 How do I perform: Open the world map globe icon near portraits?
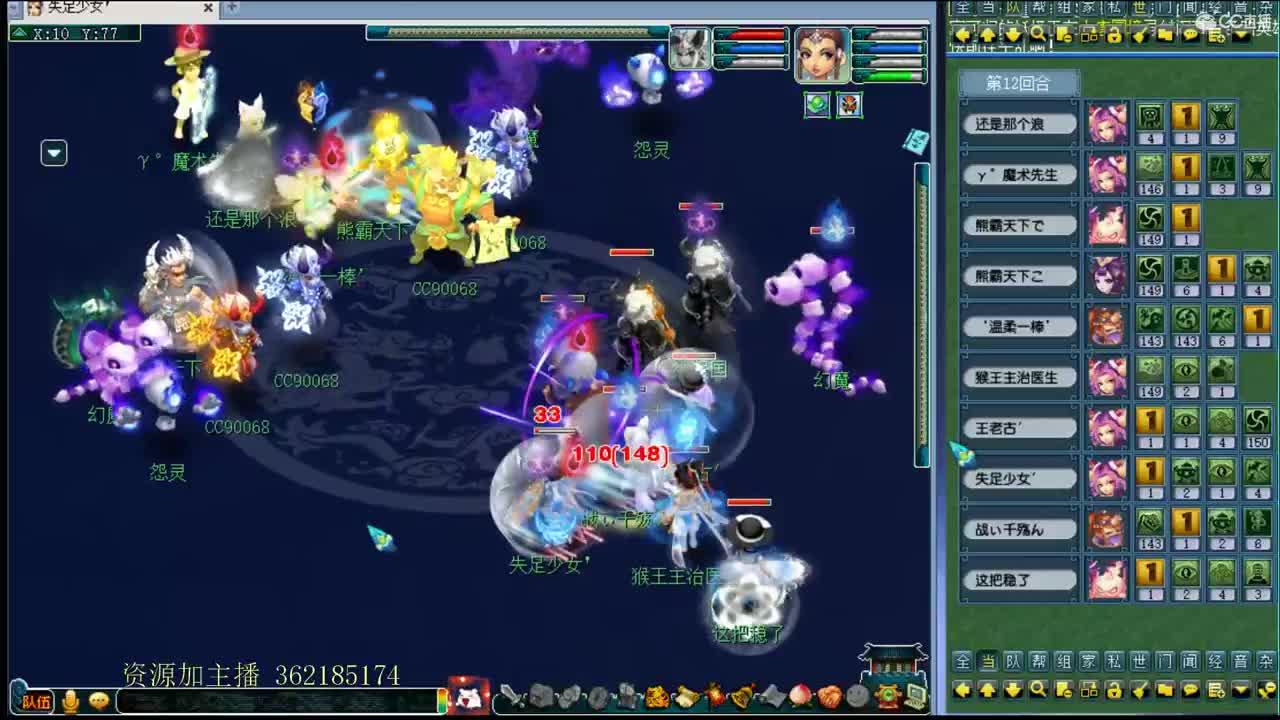[x=817, y=104]
